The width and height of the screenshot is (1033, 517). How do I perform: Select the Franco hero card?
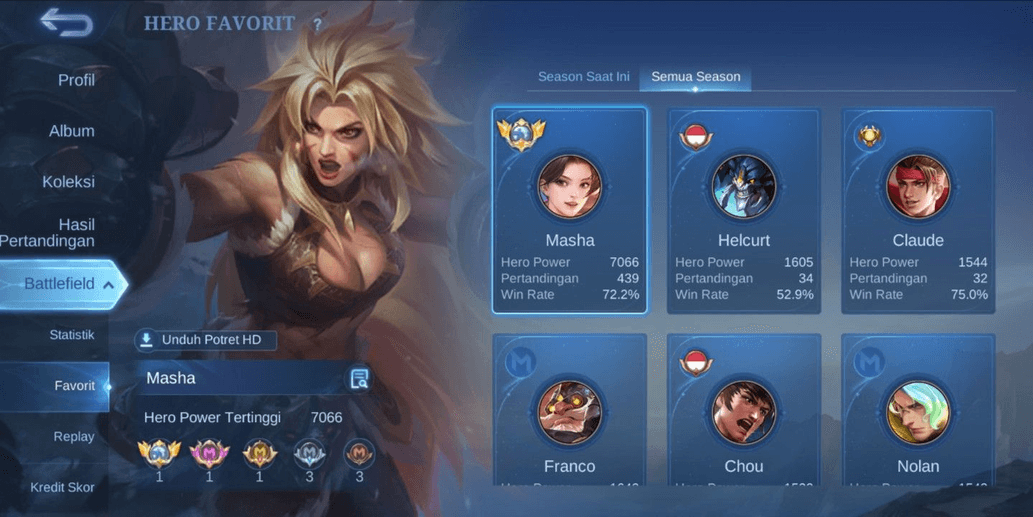(x=570, y=410)
